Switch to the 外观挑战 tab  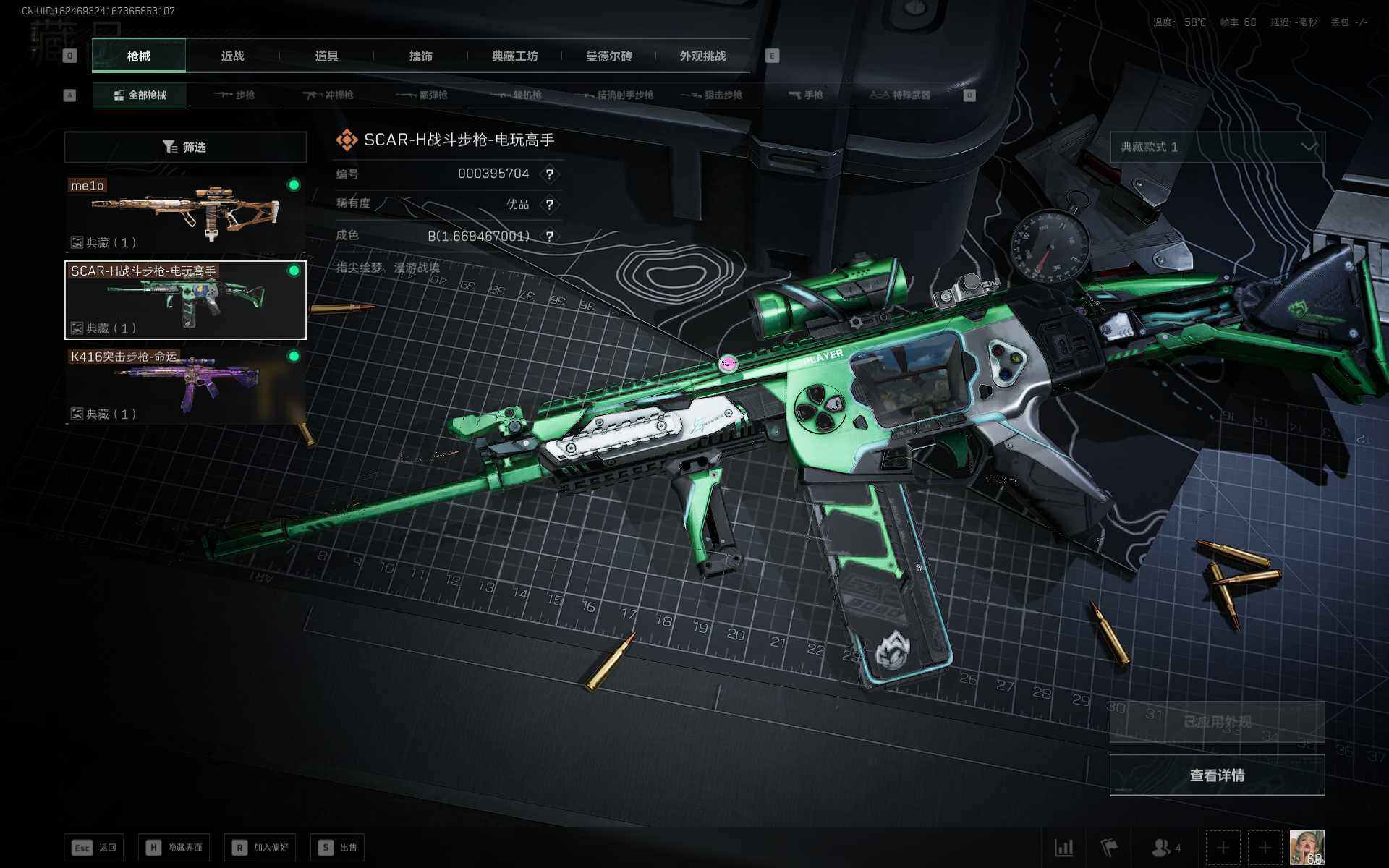coord(702,56)
